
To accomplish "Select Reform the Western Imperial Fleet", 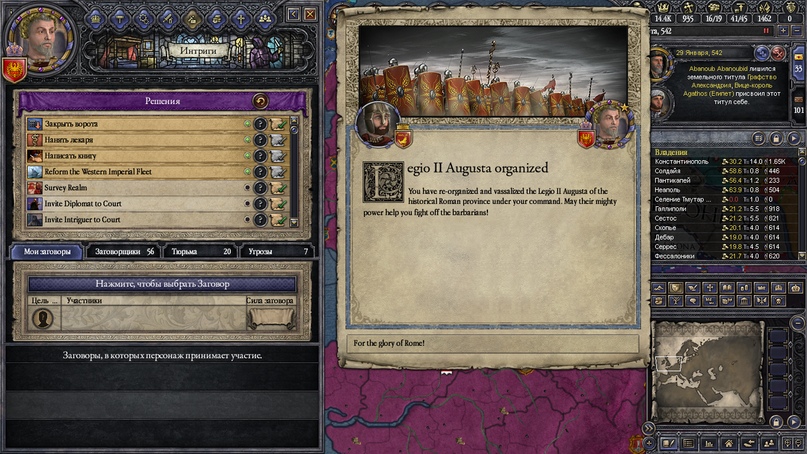I will tap(130, 171).
